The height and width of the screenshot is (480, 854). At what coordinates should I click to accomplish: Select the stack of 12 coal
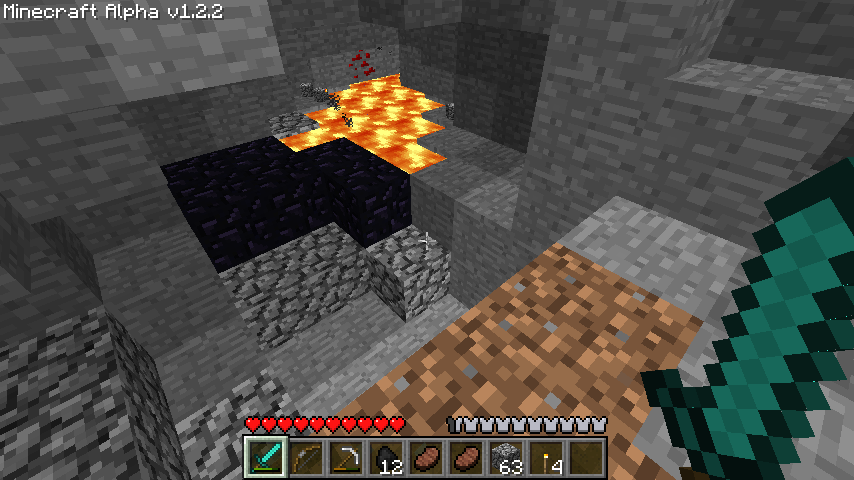tap(386, 457)
